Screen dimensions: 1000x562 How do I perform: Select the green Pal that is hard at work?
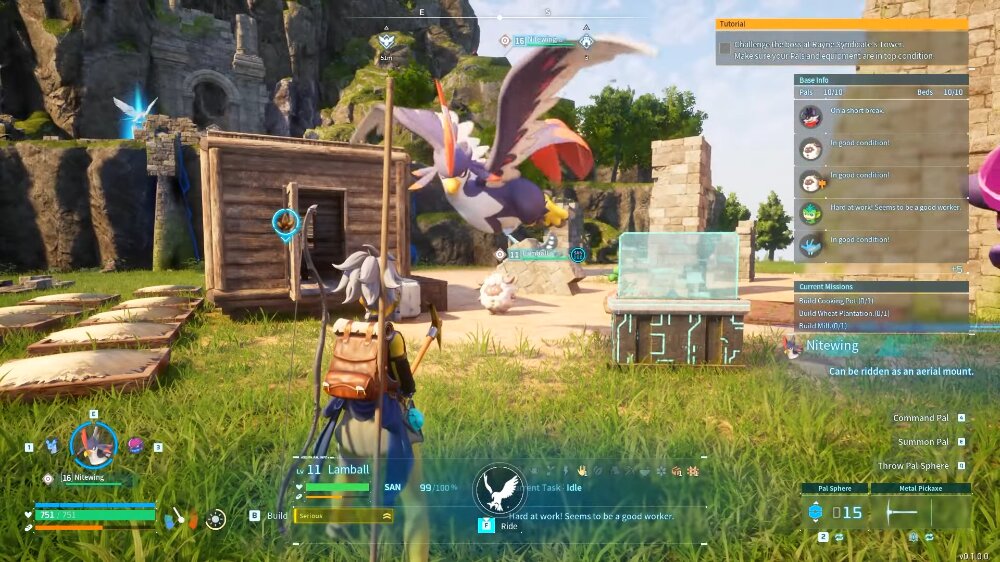click(x=811, y=213)
